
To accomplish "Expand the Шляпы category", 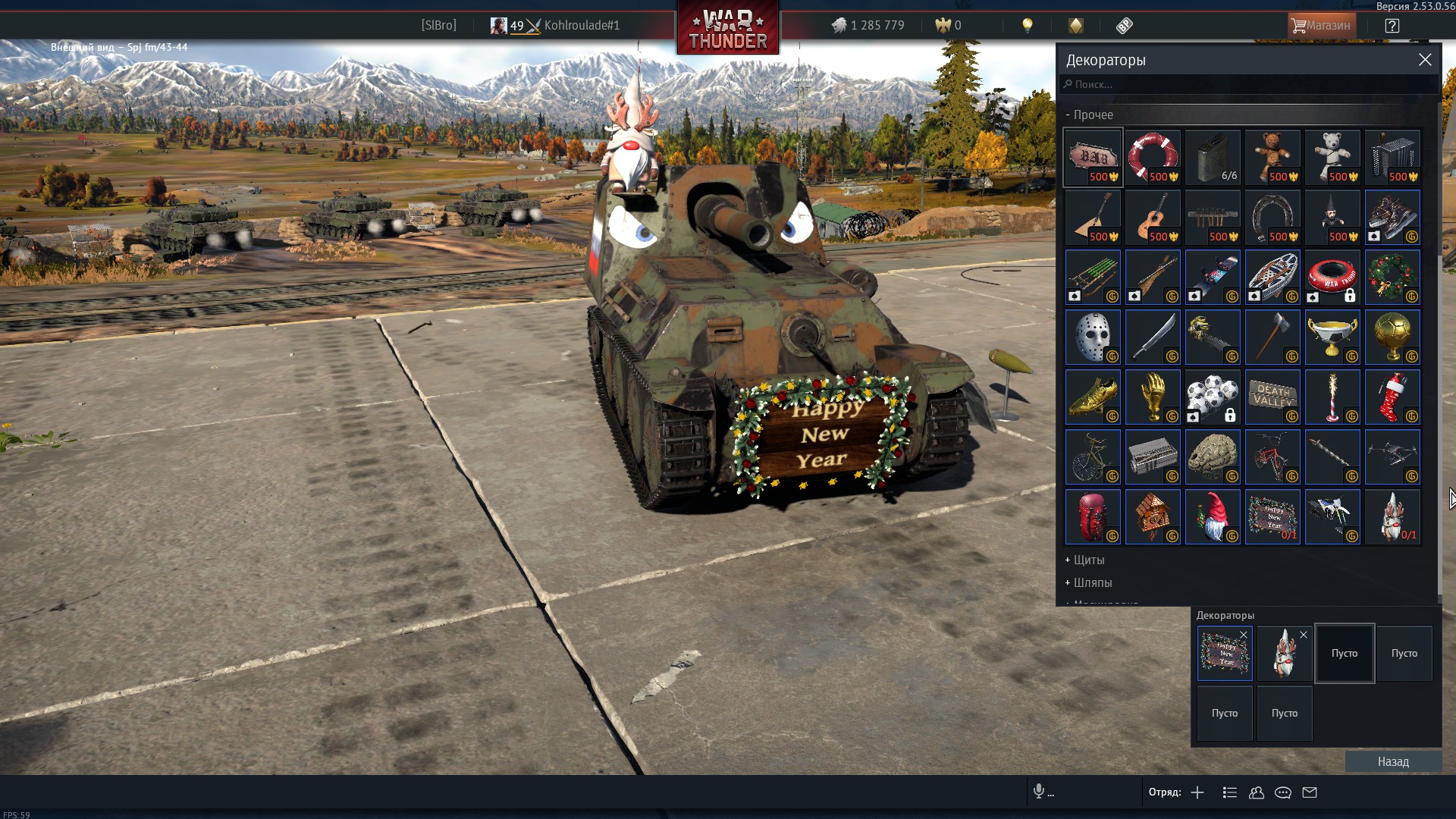I will click(1092, 583).
